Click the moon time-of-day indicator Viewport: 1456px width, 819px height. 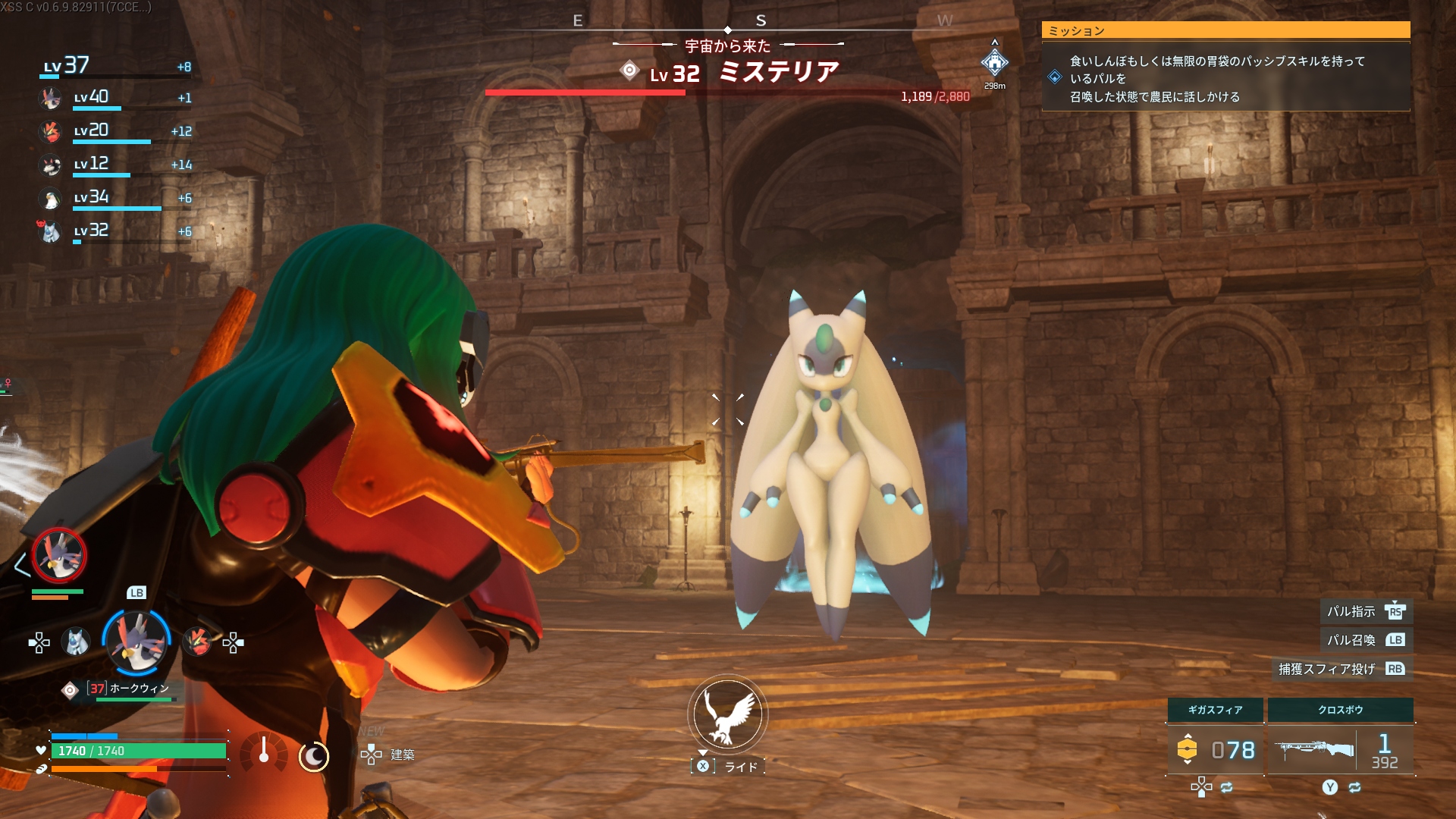tap(313, 755)
